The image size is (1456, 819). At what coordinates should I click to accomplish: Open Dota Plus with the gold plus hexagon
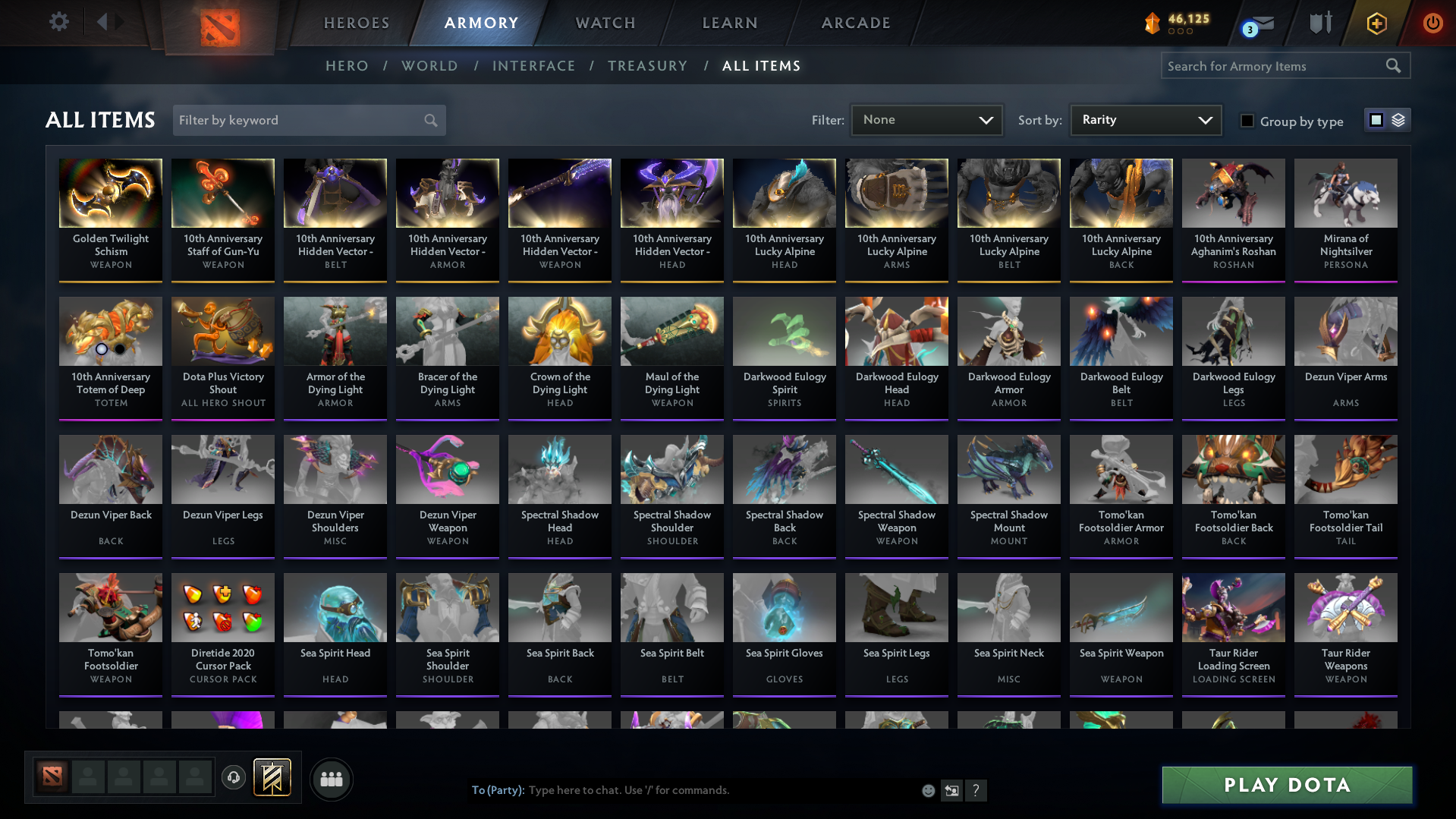(1376, 23)
